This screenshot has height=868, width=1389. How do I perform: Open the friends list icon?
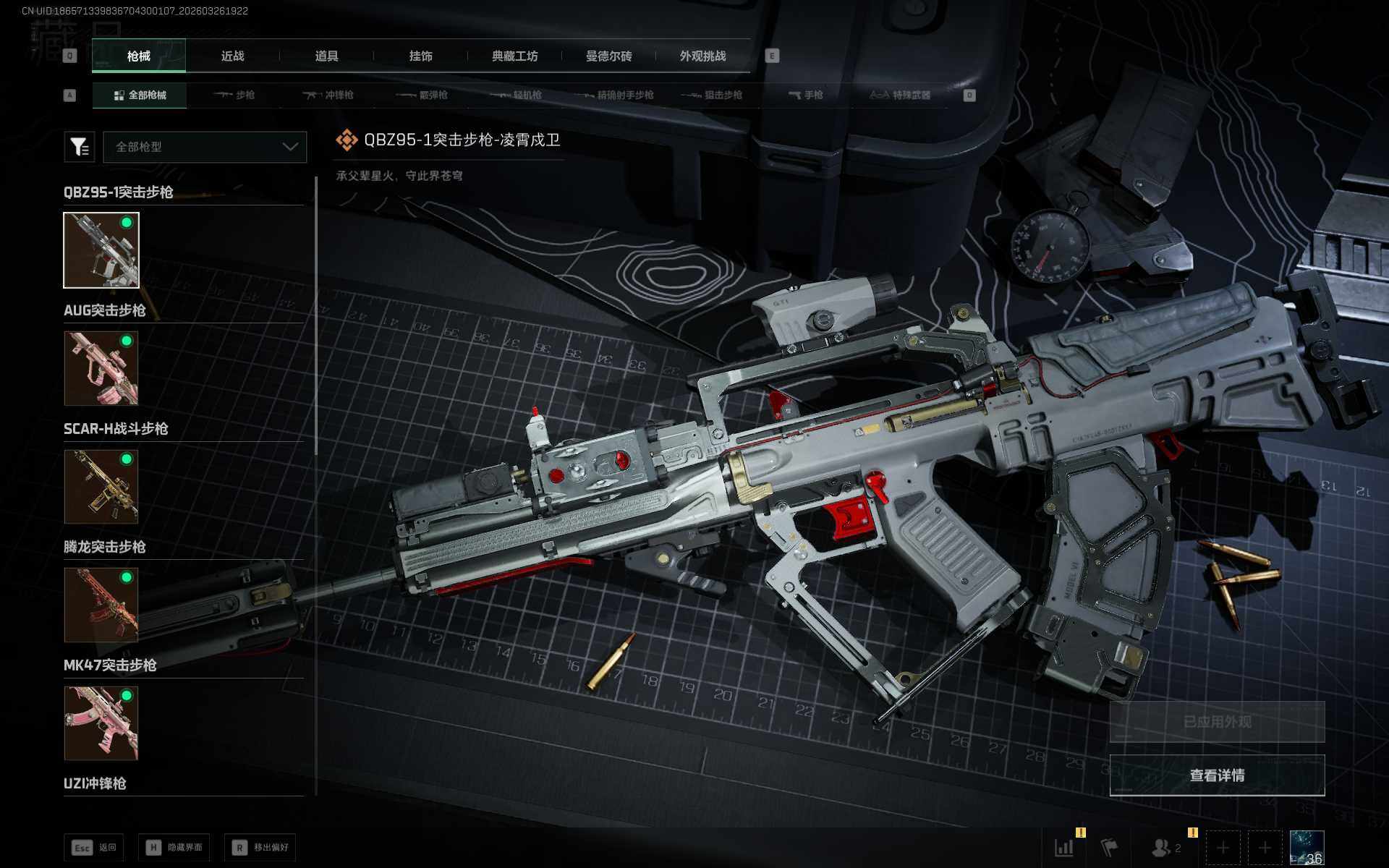click(x=1162, y=848)
